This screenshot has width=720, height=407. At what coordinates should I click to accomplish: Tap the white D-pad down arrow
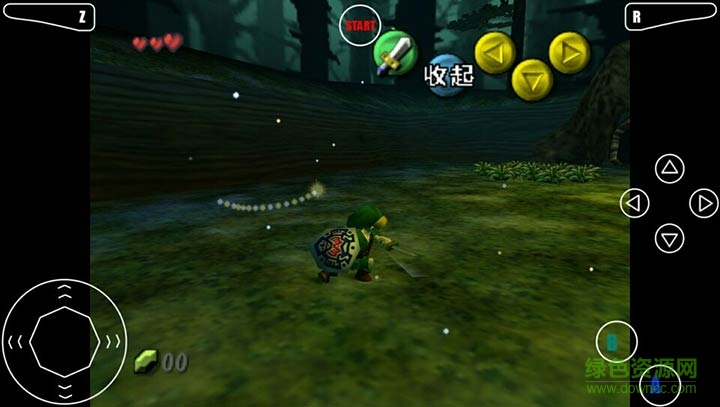coord(669,238)
